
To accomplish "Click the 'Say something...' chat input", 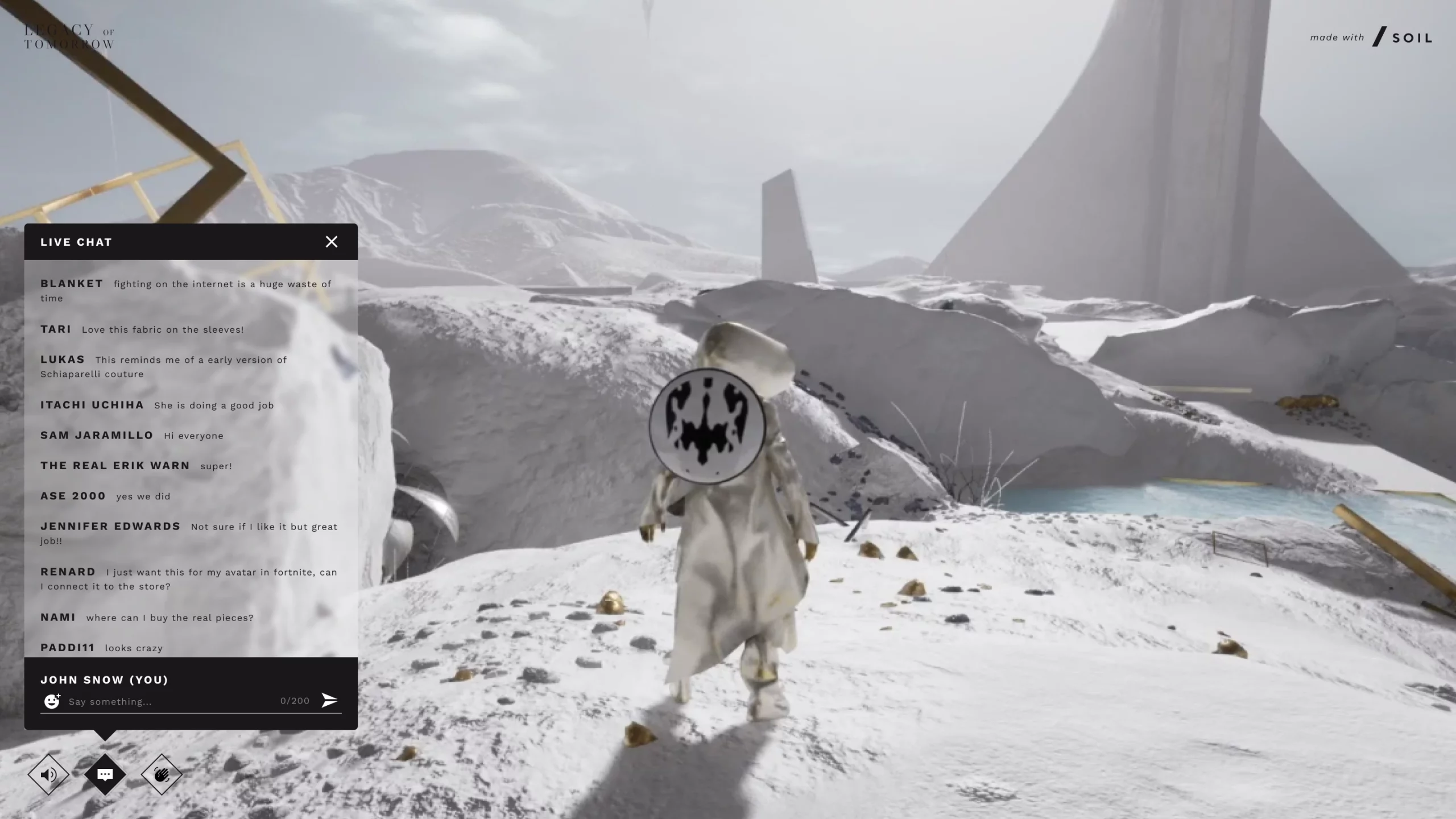I will [x=171, y=701].
